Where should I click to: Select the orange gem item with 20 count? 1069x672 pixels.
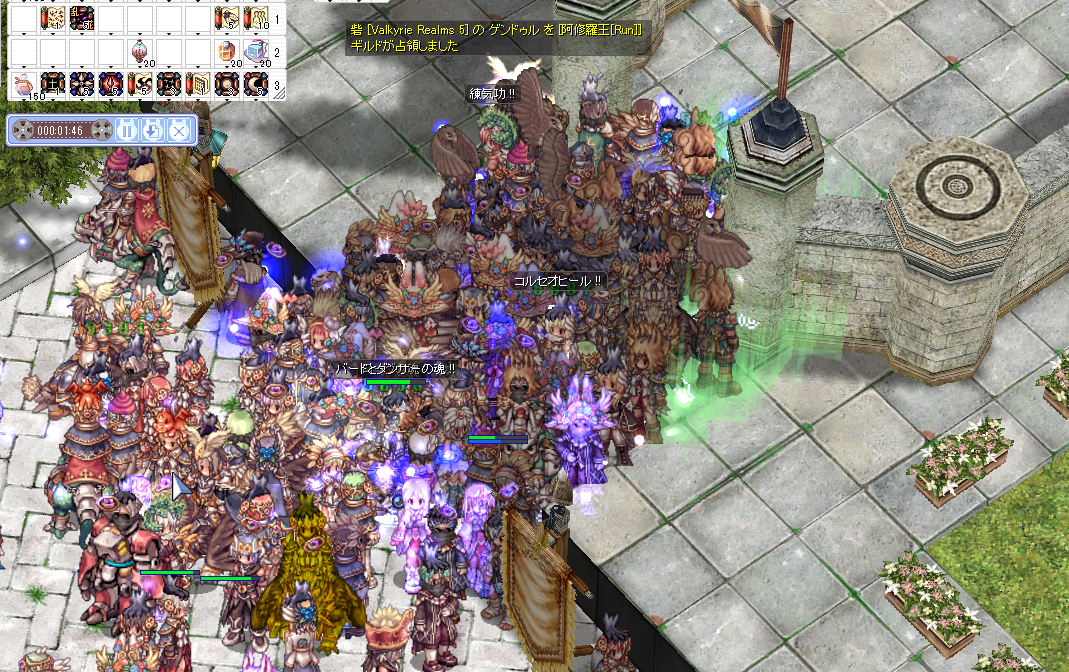226,51
